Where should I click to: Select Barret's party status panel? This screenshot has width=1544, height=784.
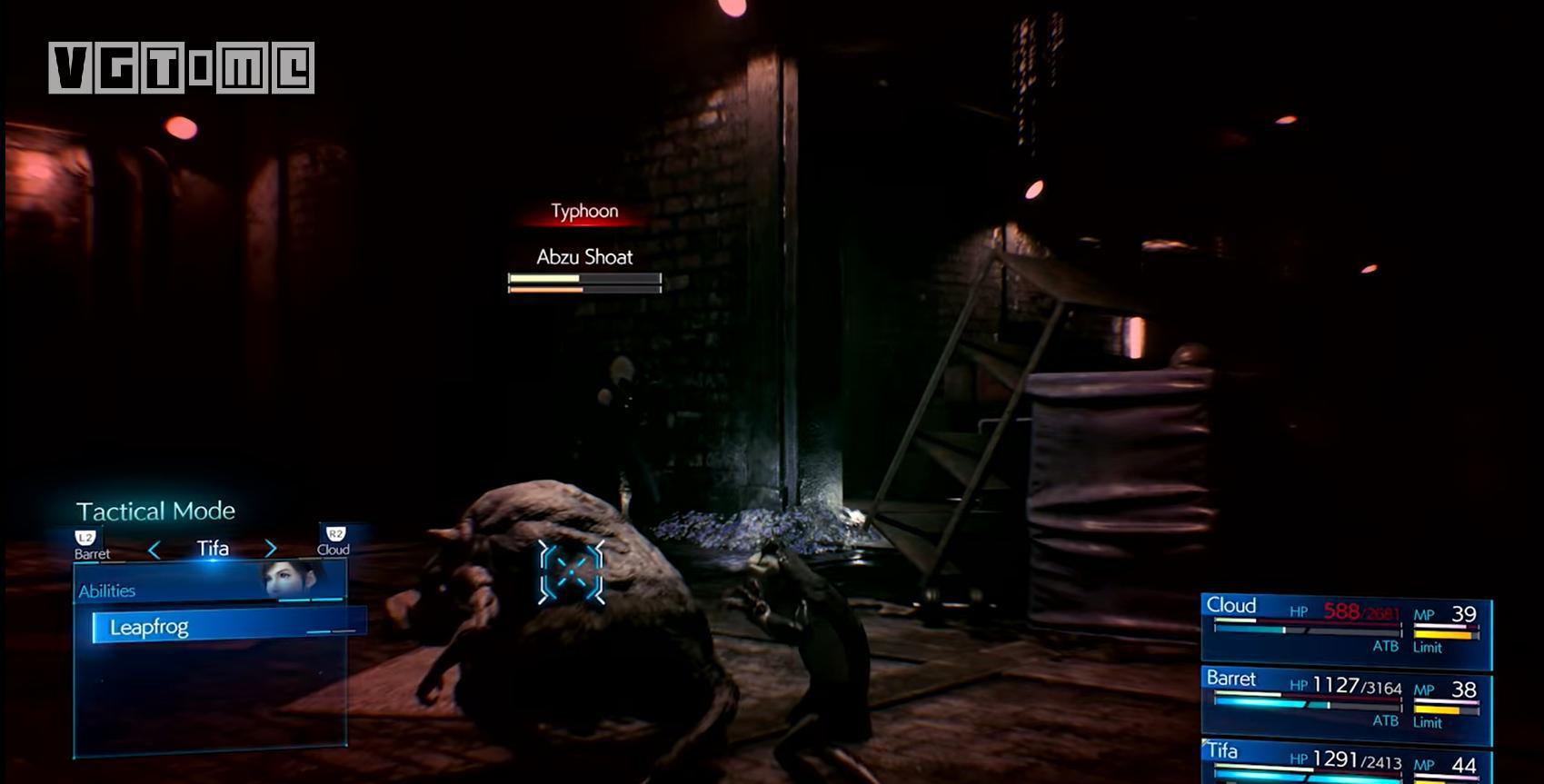tap(1345, 700)
